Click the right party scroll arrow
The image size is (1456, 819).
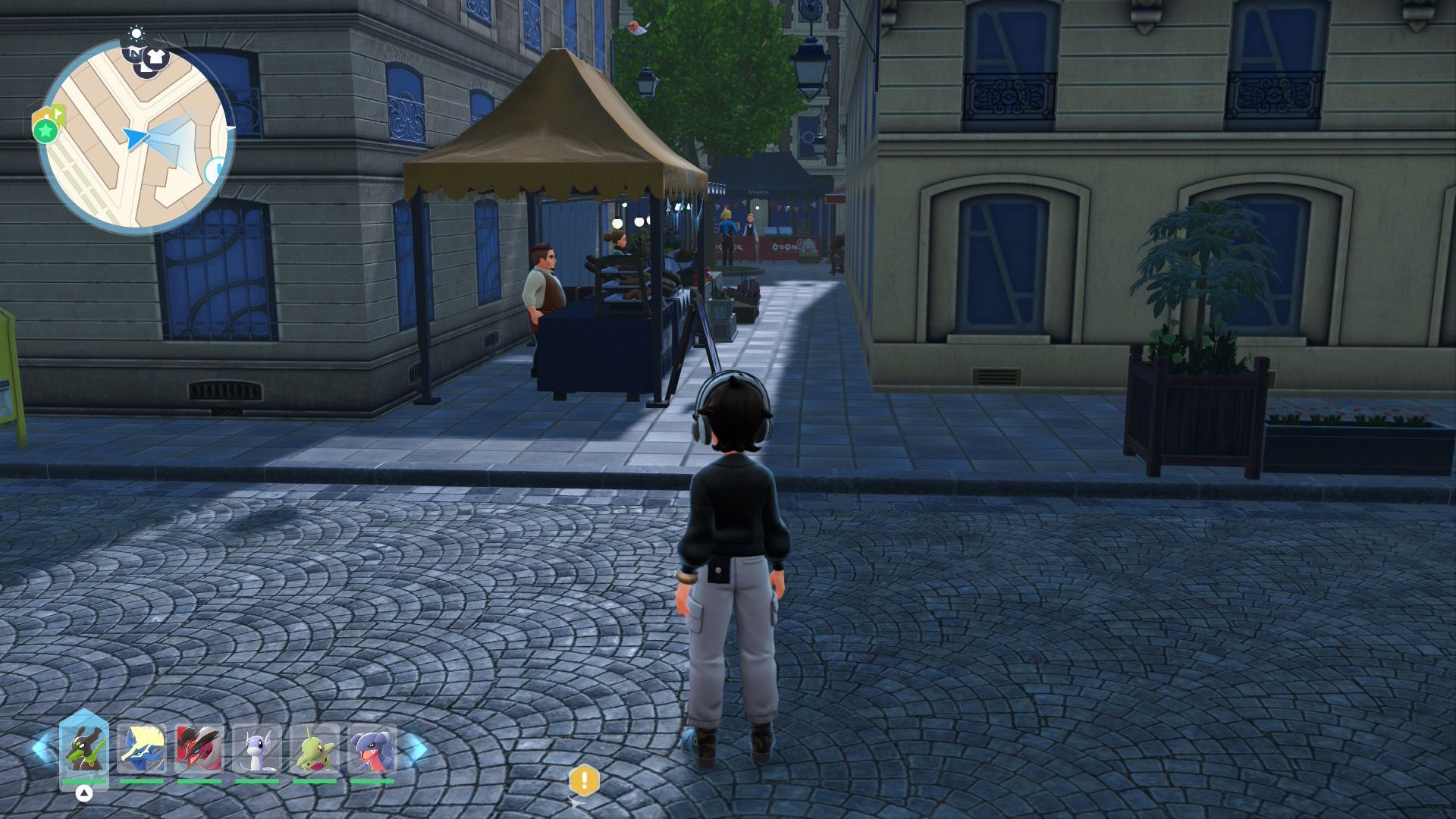416,748
